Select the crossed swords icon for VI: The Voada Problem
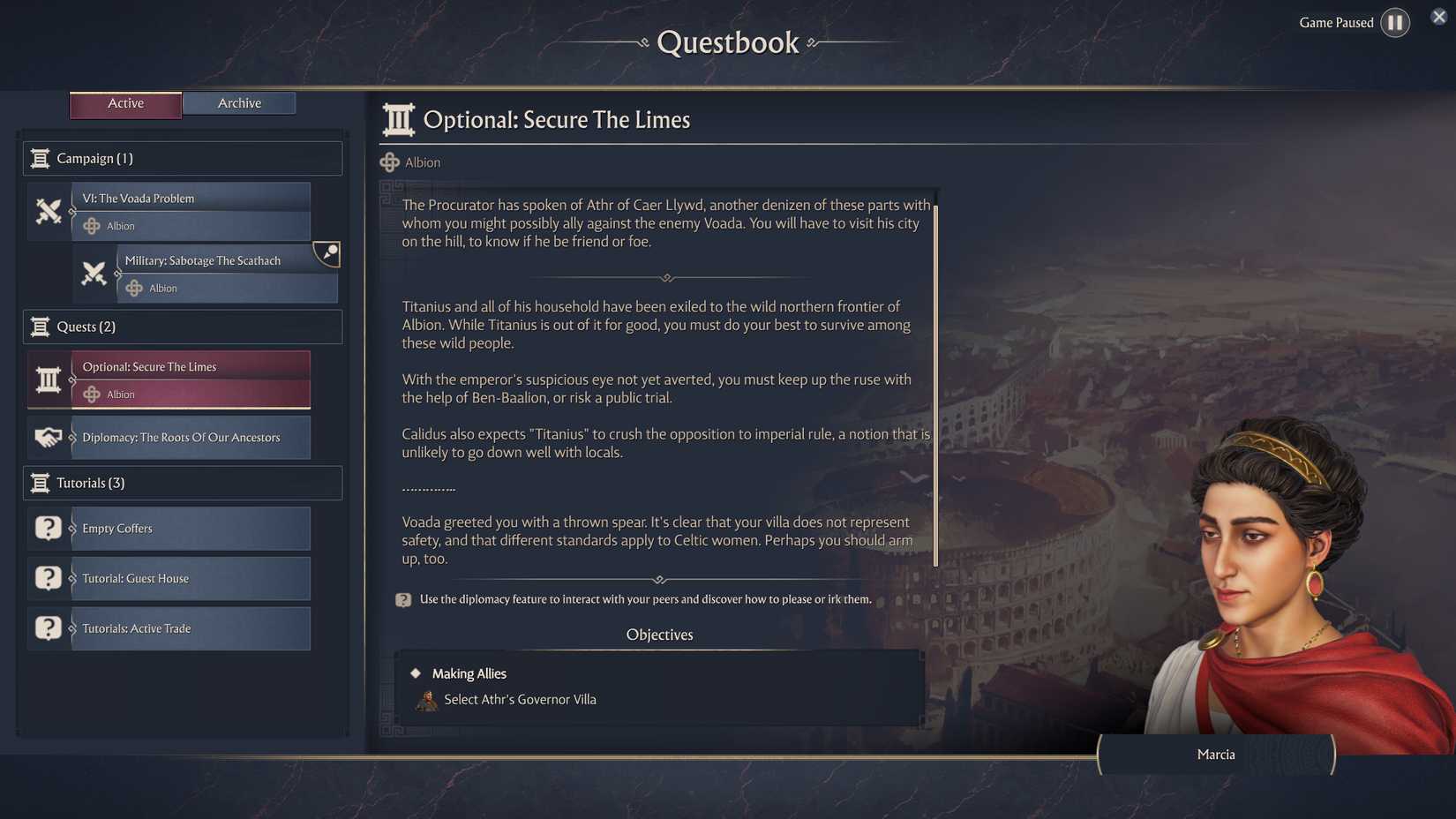This screenshot has height=819, width=1456. [x=49, y=212]
